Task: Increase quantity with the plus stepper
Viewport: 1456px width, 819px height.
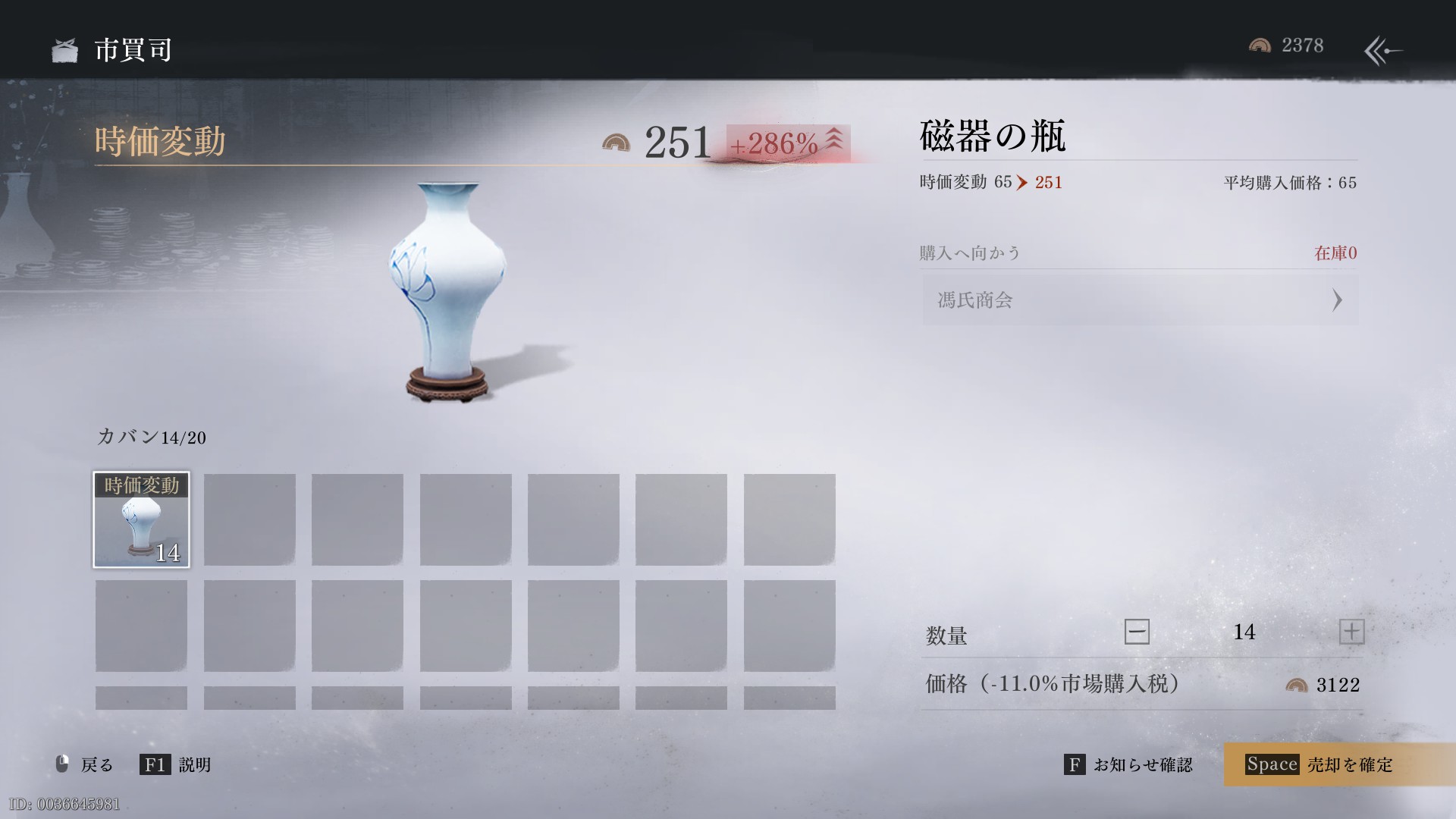Action: 1351,632
